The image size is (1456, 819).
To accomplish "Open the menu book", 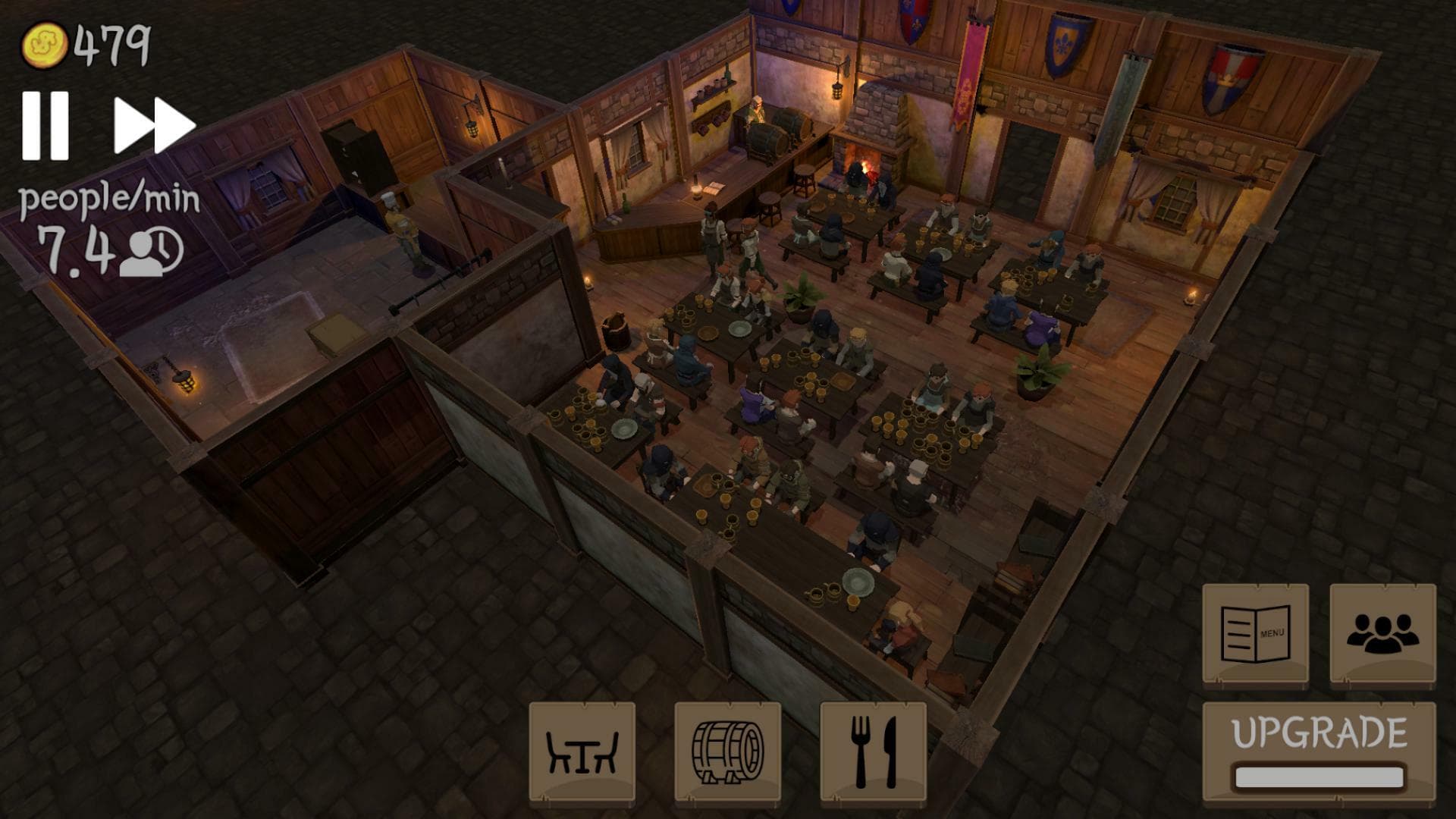I will click(1255, 635).
